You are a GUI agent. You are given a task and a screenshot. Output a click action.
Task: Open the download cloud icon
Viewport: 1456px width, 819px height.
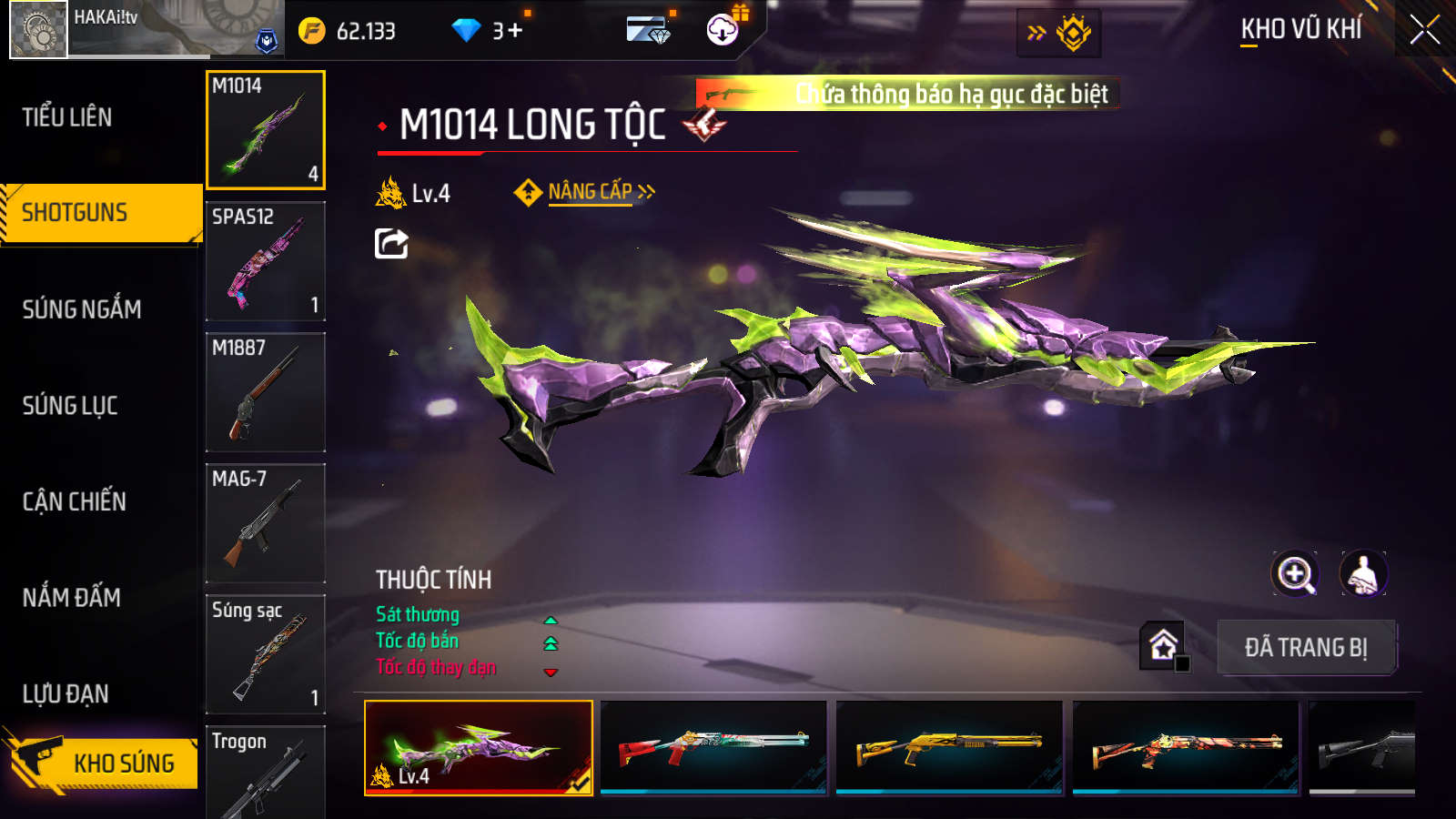(x=723, y=31)
